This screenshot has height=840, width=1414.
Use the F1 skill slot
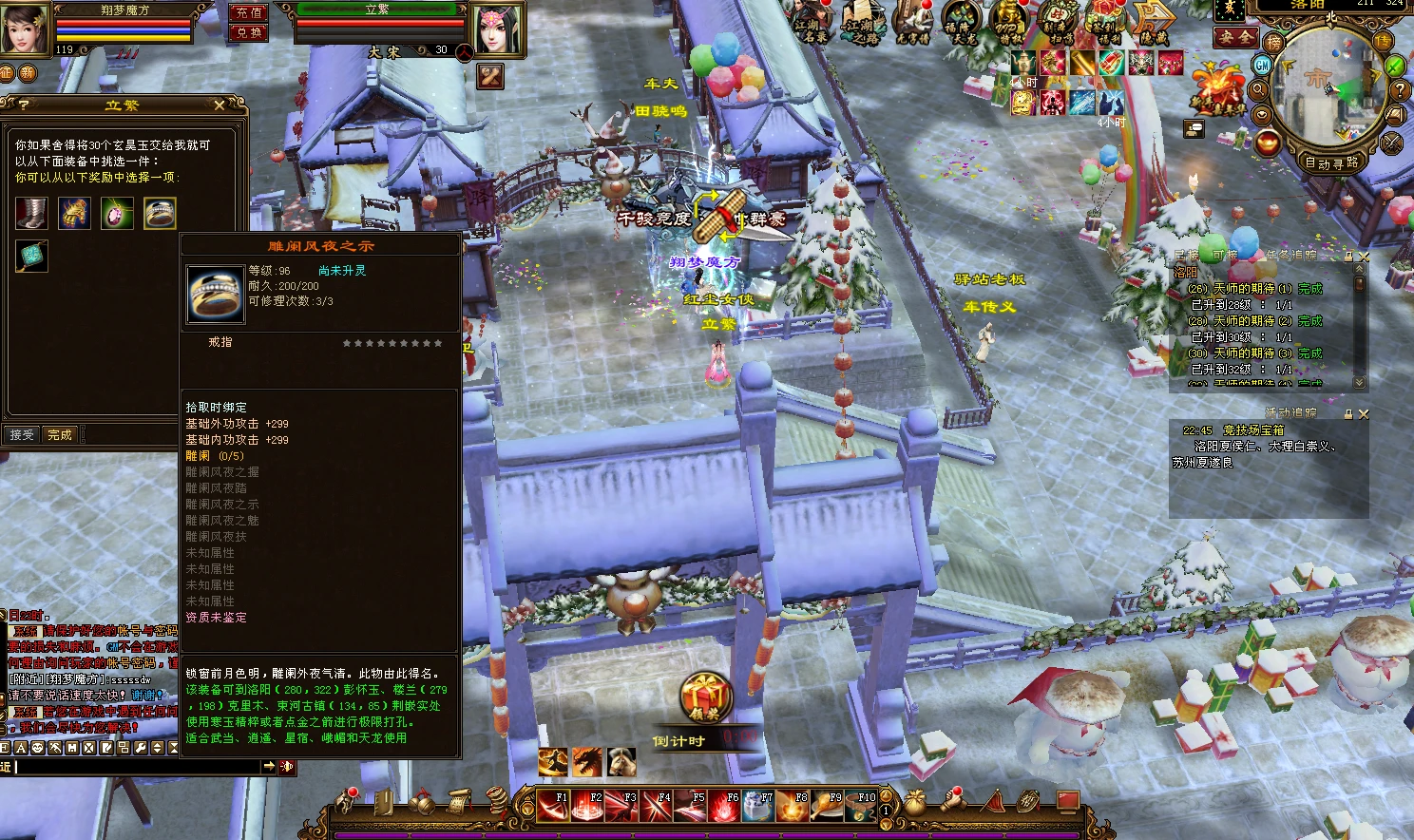[x=553, y=806]
